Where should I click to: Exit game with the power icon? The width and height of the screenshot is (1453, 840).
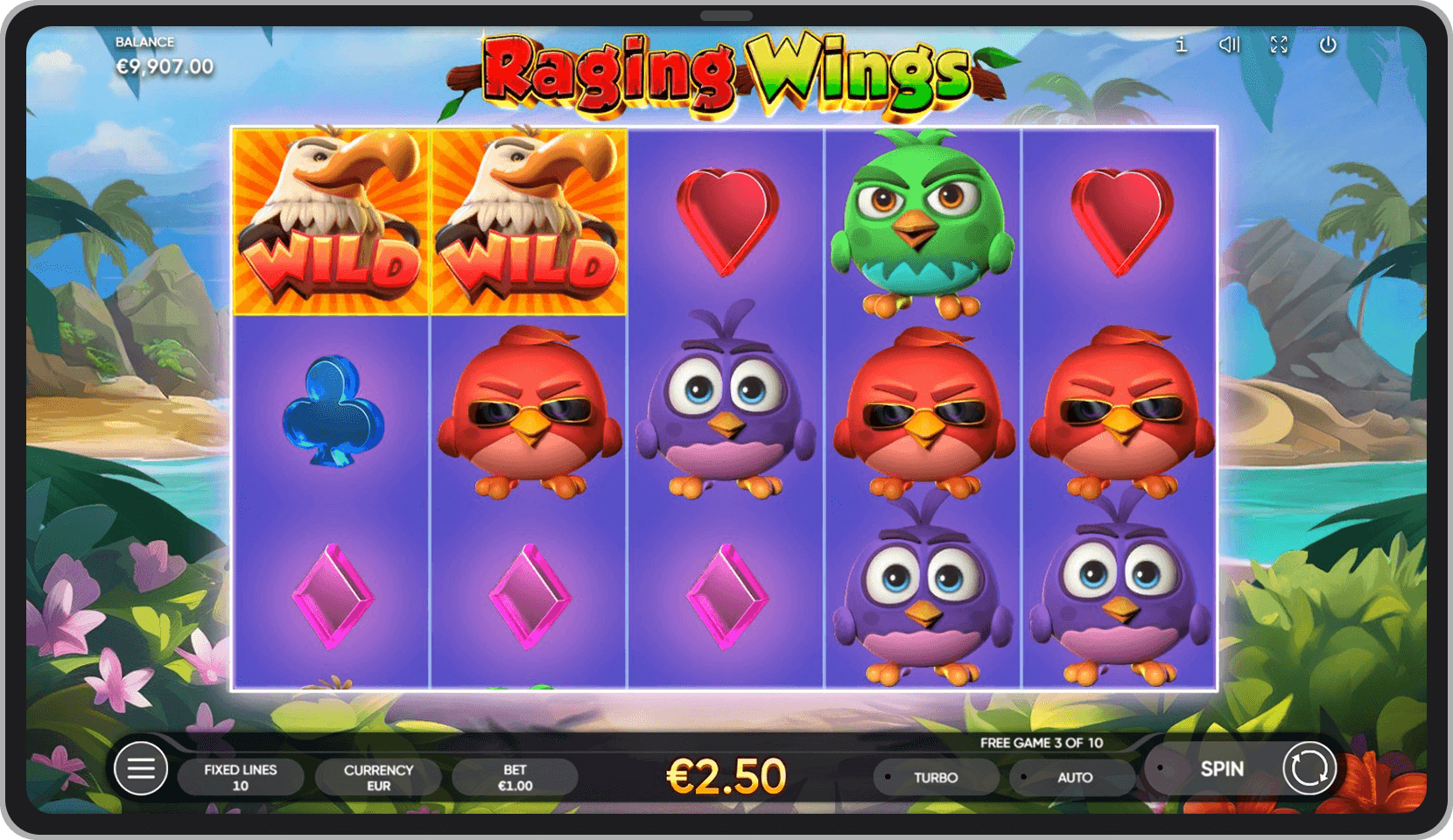click(1328, 45)
